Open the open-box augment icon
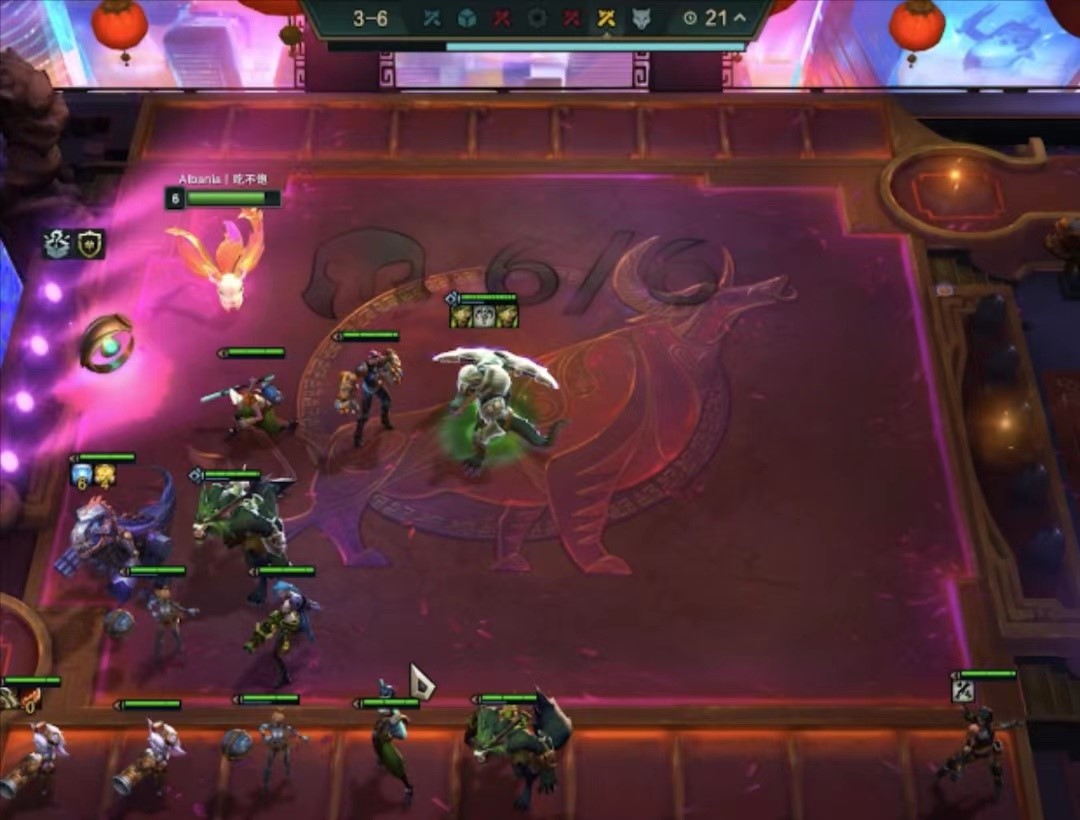This screenshot has width=1080, height=820. [56, 243]
